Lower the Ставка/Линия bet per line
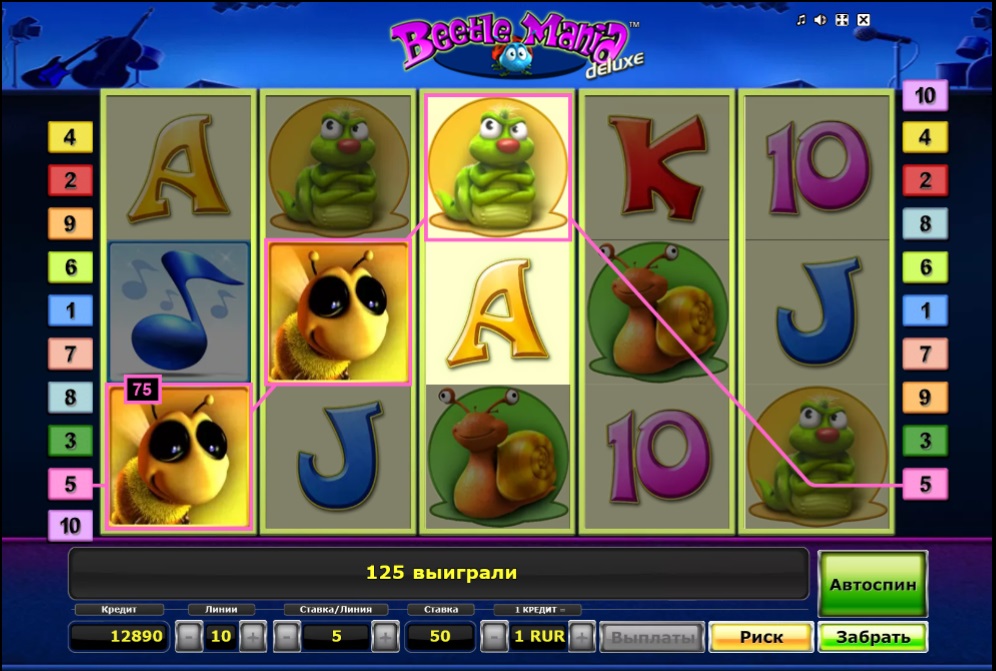Screen dimensions: 996x671 tap(286, 637)
